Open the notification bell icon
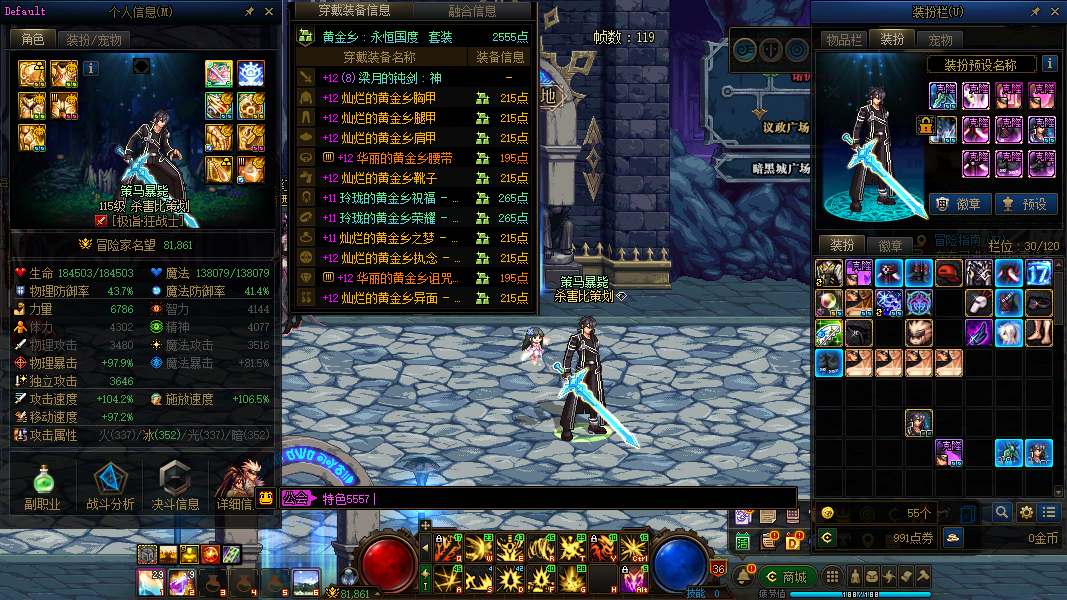Viewport: 1067px width, 600px height. coord(744,577)
